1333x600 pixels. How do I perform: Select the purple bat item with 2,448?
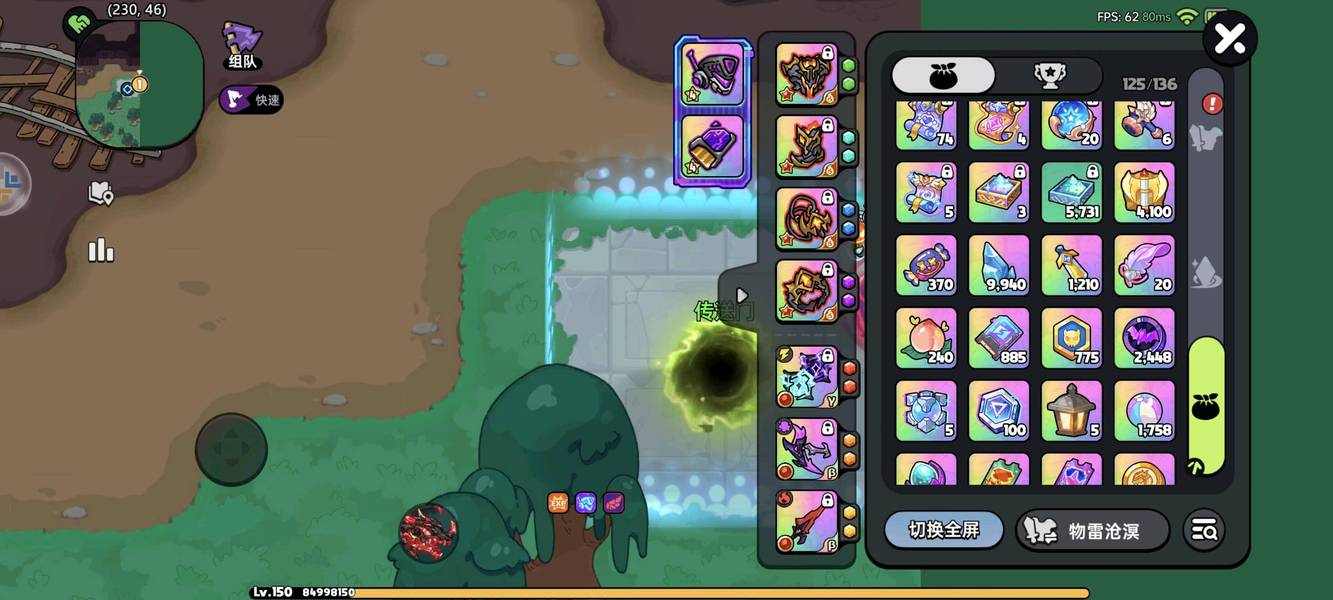1144,338
